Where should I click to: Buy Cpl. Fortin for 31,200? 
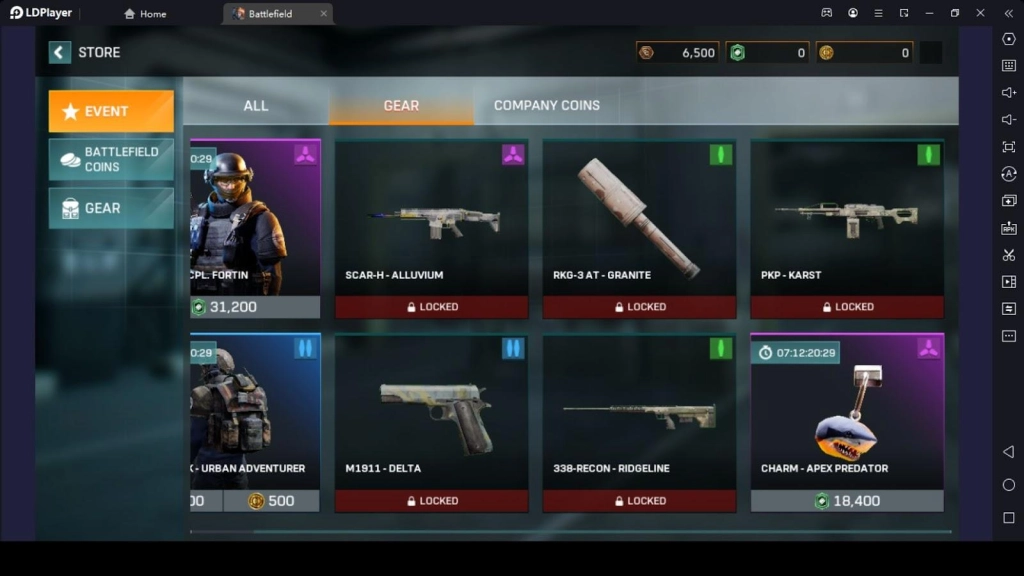[x=255, y=307]
